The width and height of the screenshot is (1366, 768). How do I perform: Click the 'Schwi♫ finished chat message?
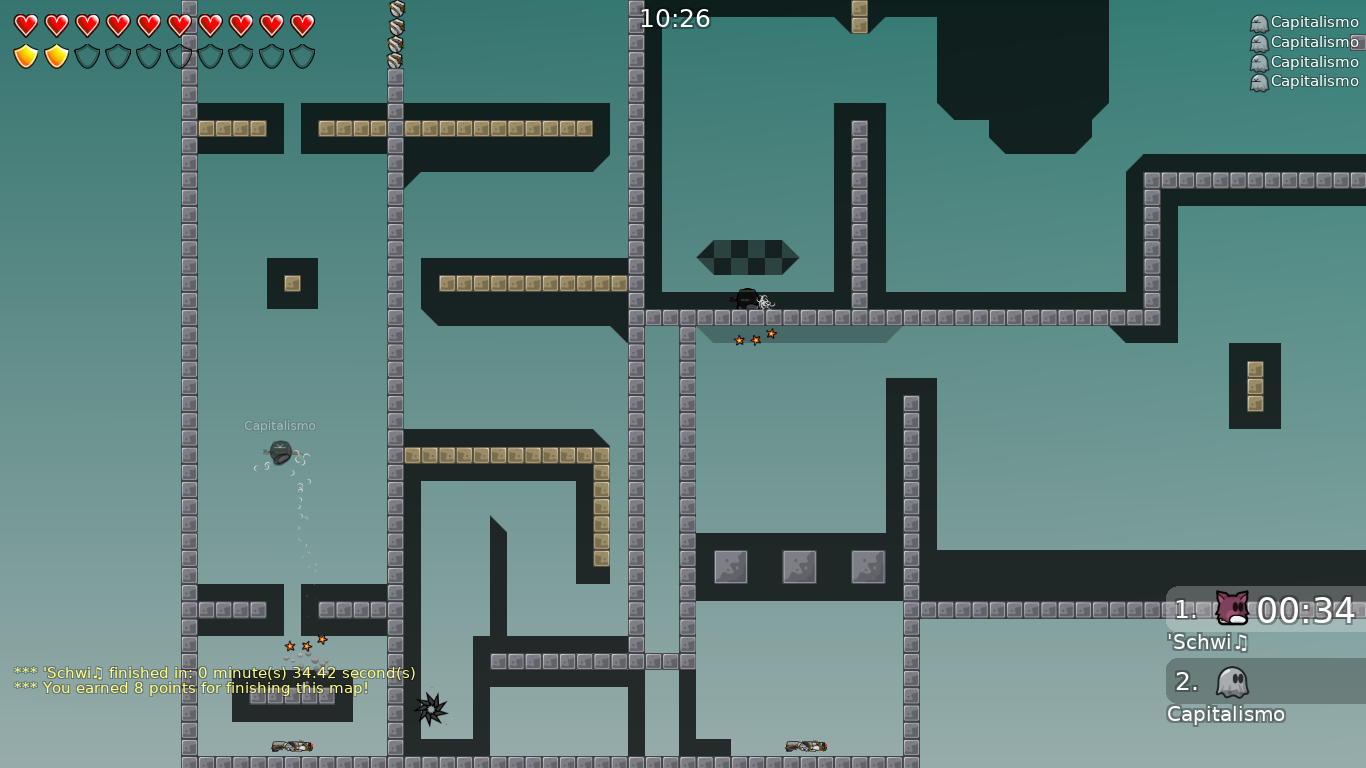(213, 673)
